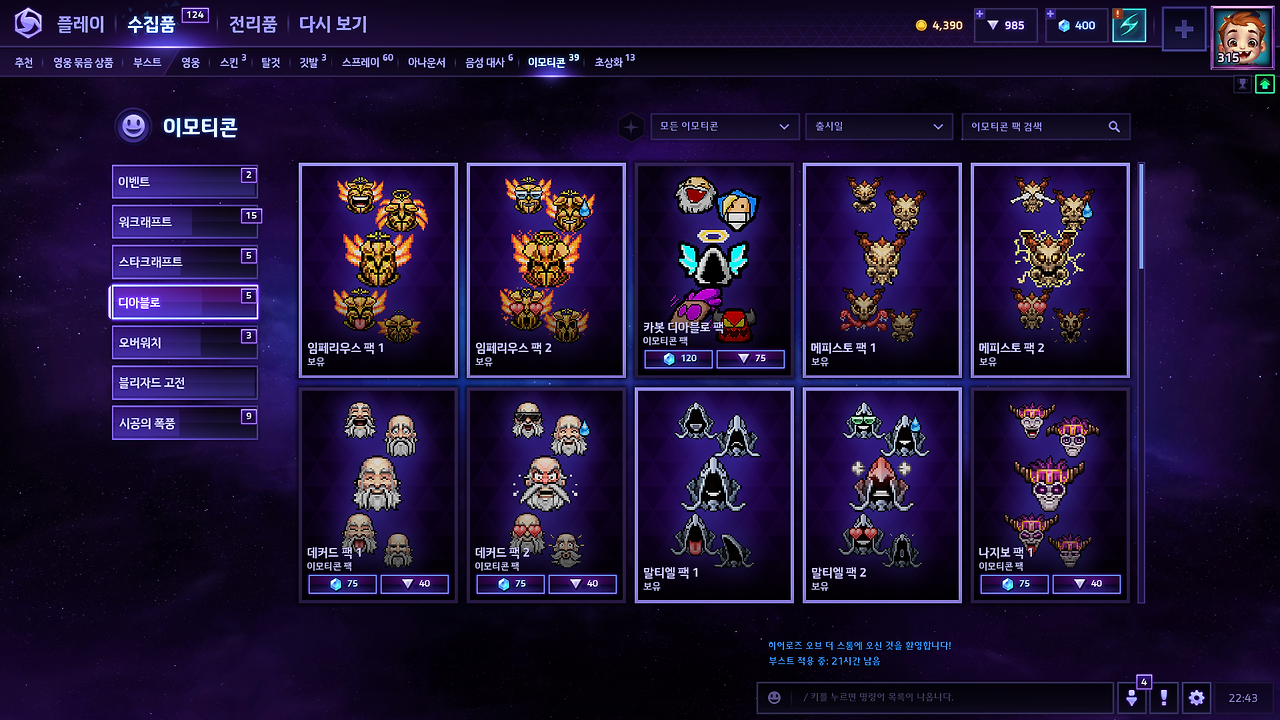
Task: Open the 모든 이모티콘 dropdown
Action: pos(724,127)
